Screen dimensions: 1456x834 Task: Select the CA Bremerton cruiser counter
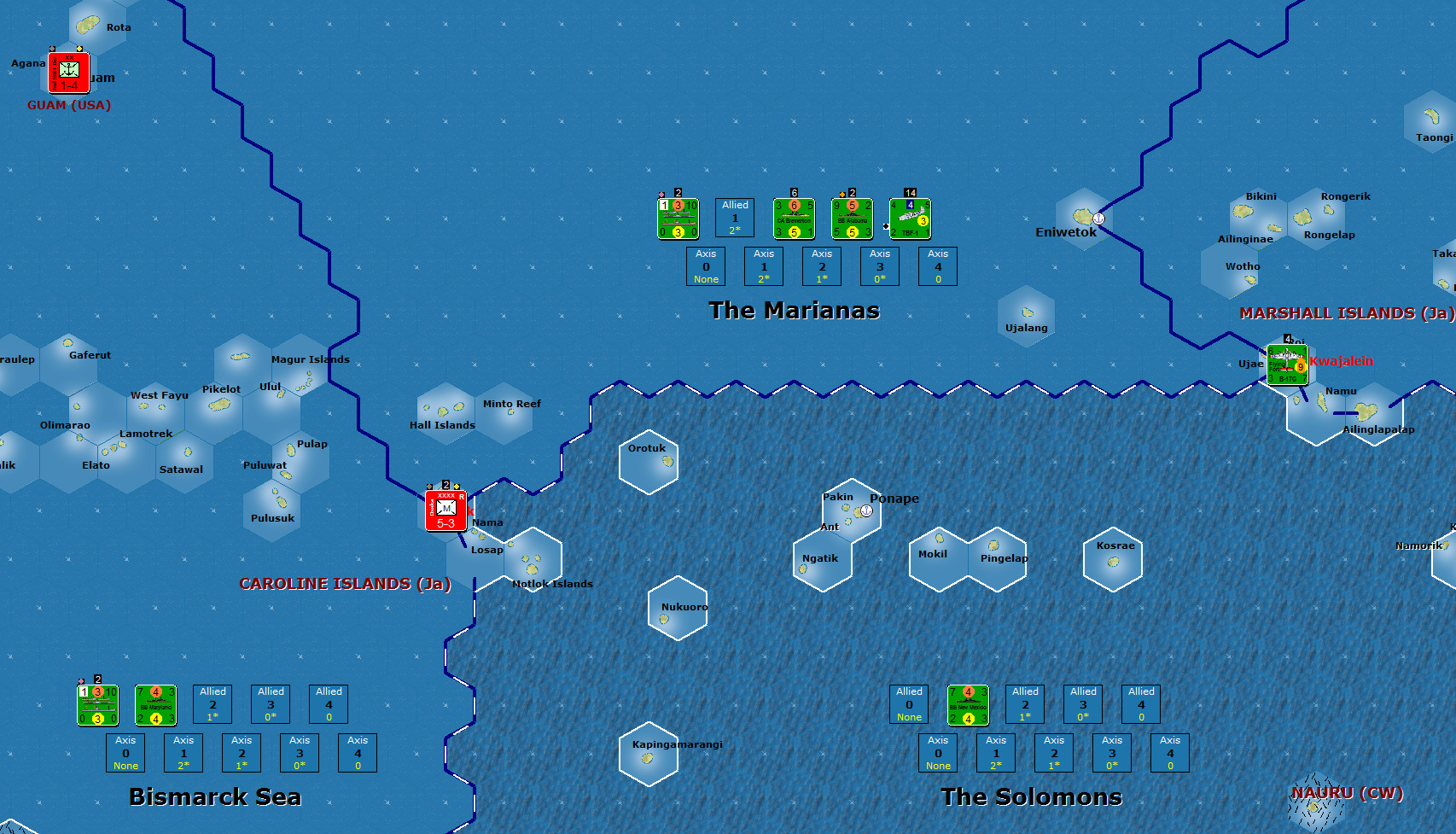pos(793,218)
